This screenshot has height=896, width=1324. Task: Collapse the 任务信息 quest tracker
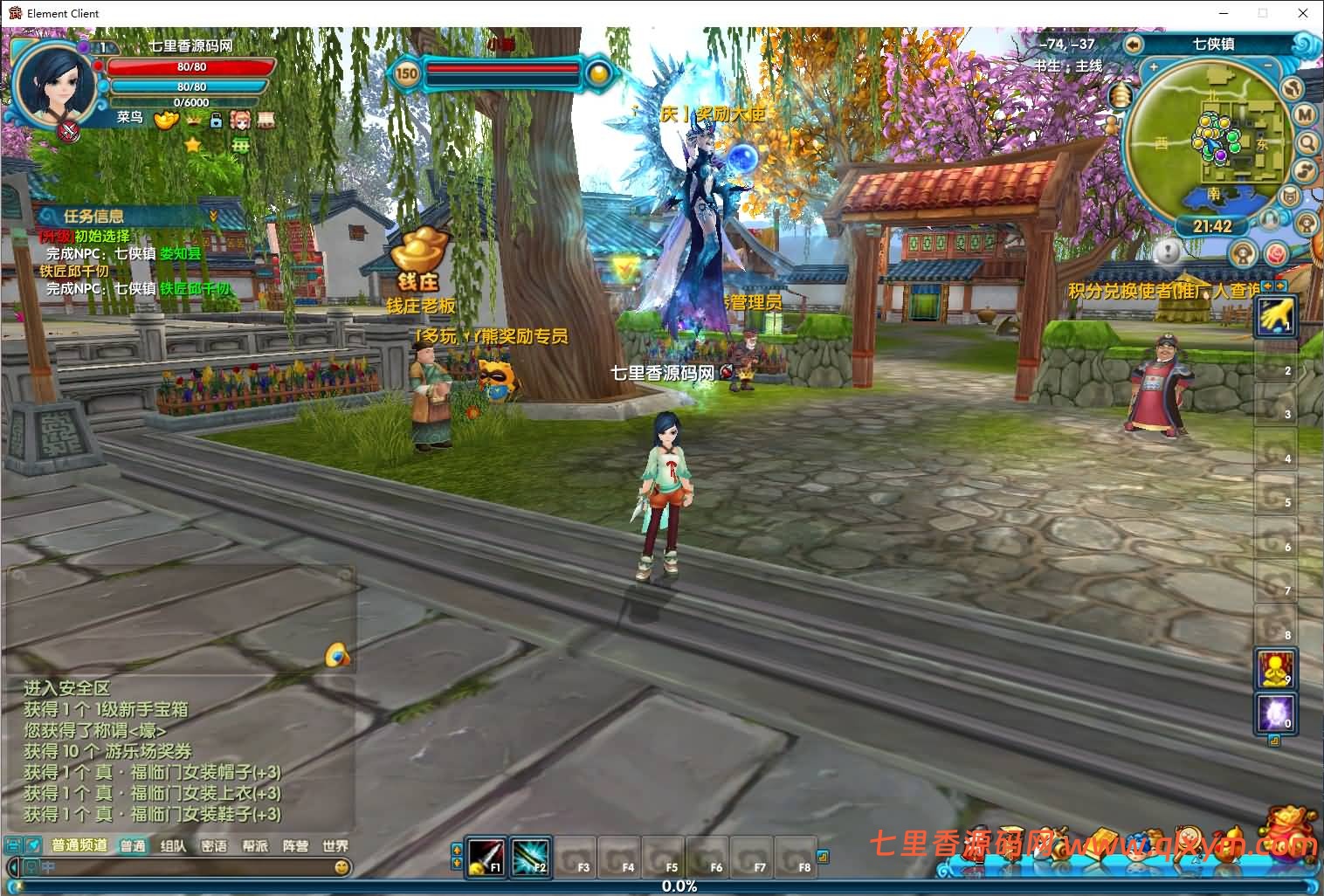[x=213, y=216]
